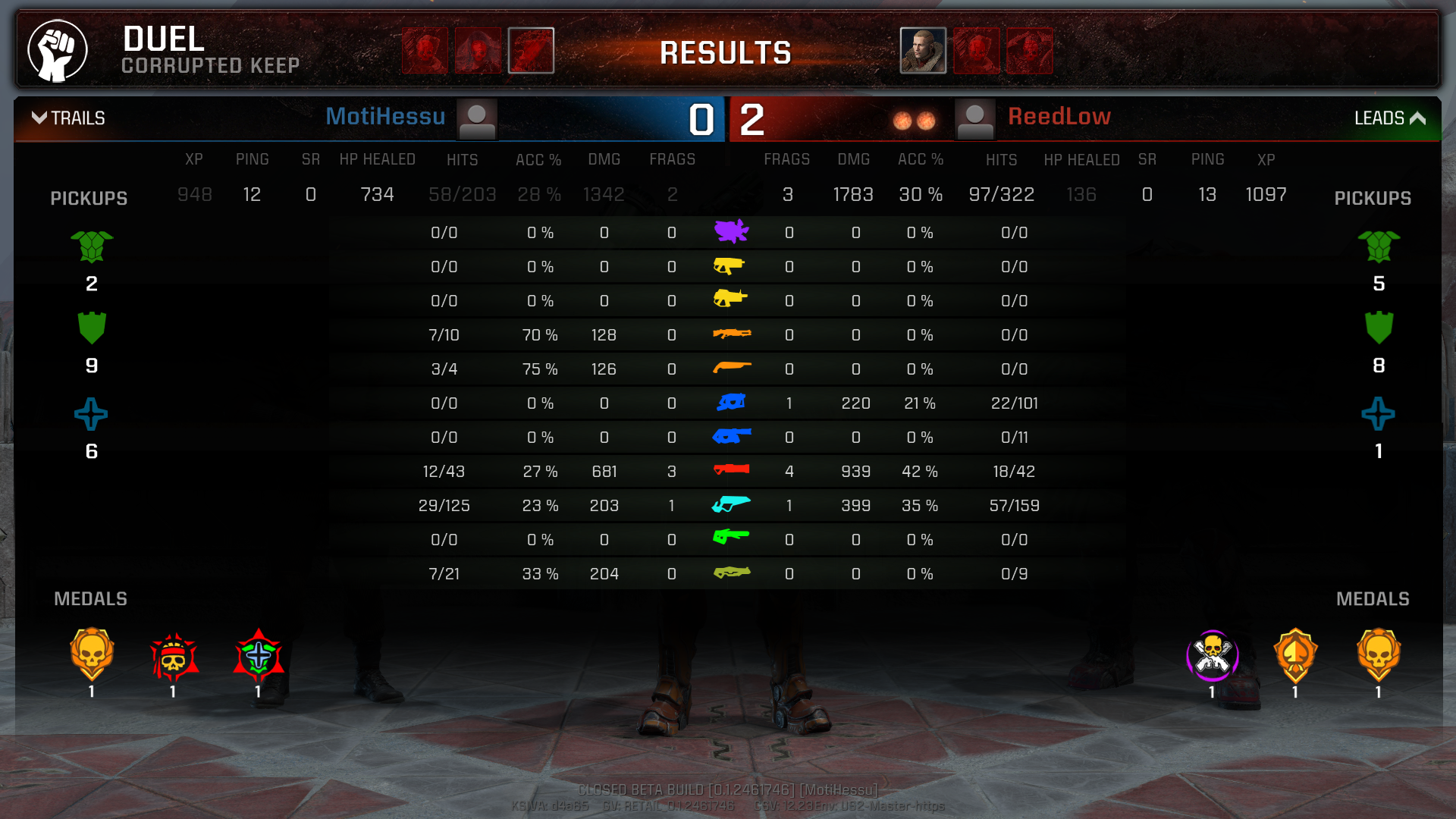
Task: Click the orange spade medal
Action: pos(1295,655)
